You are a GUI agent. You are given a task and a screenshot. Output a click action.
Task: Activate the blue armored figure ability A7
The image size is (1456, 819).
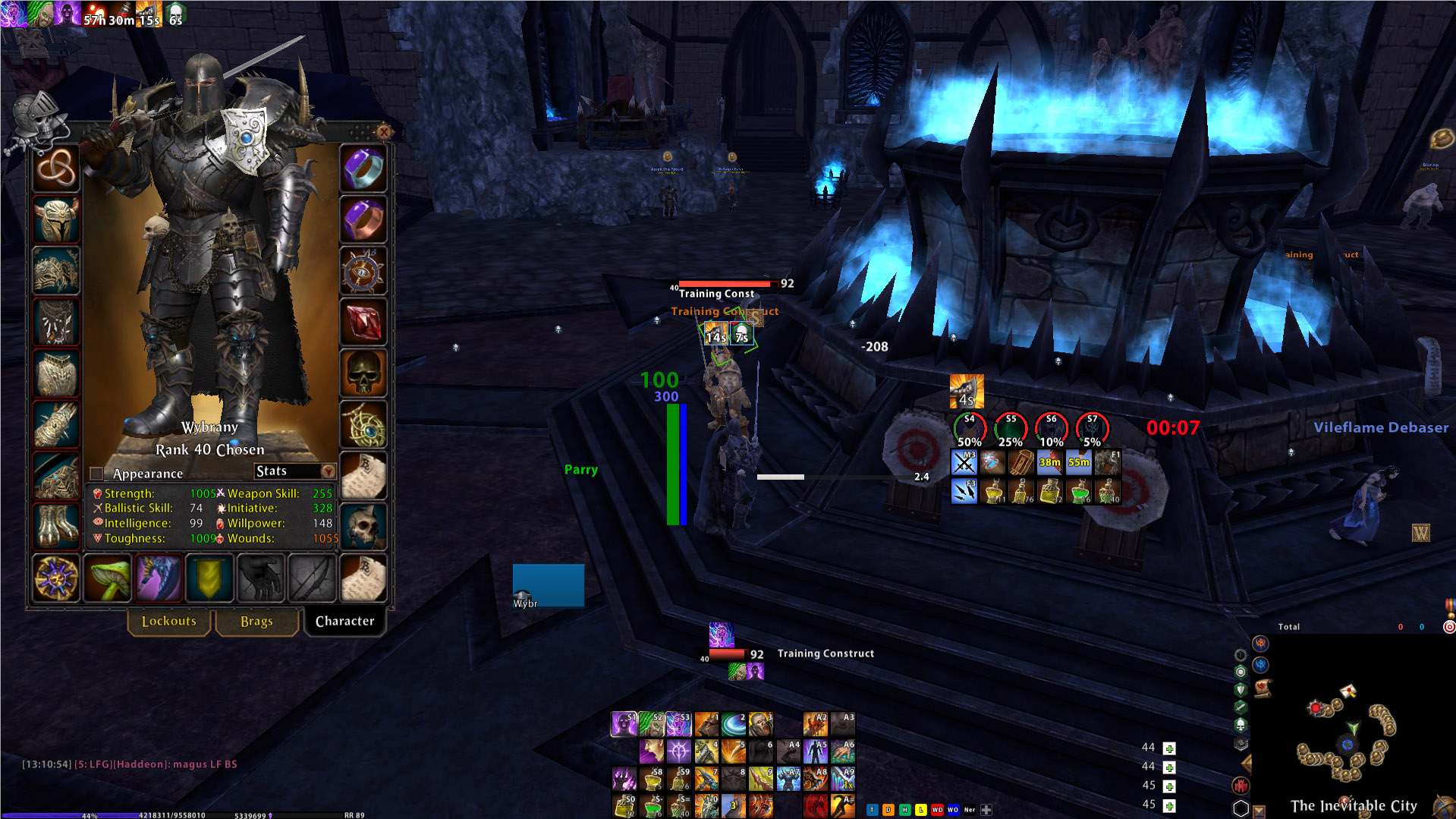tap(788, 778)
